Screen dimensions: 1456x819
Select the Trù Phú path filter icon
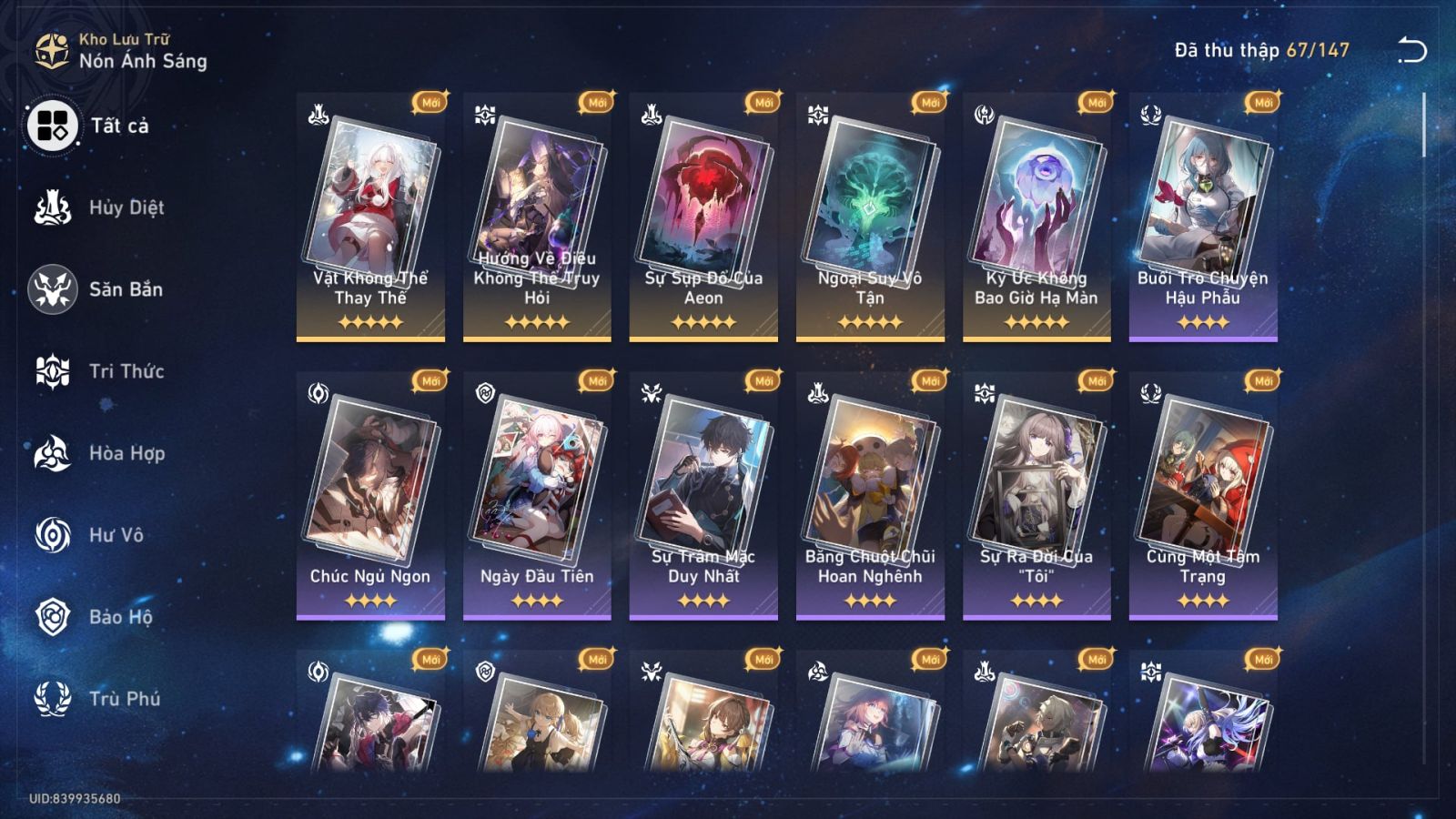[53, 699]
